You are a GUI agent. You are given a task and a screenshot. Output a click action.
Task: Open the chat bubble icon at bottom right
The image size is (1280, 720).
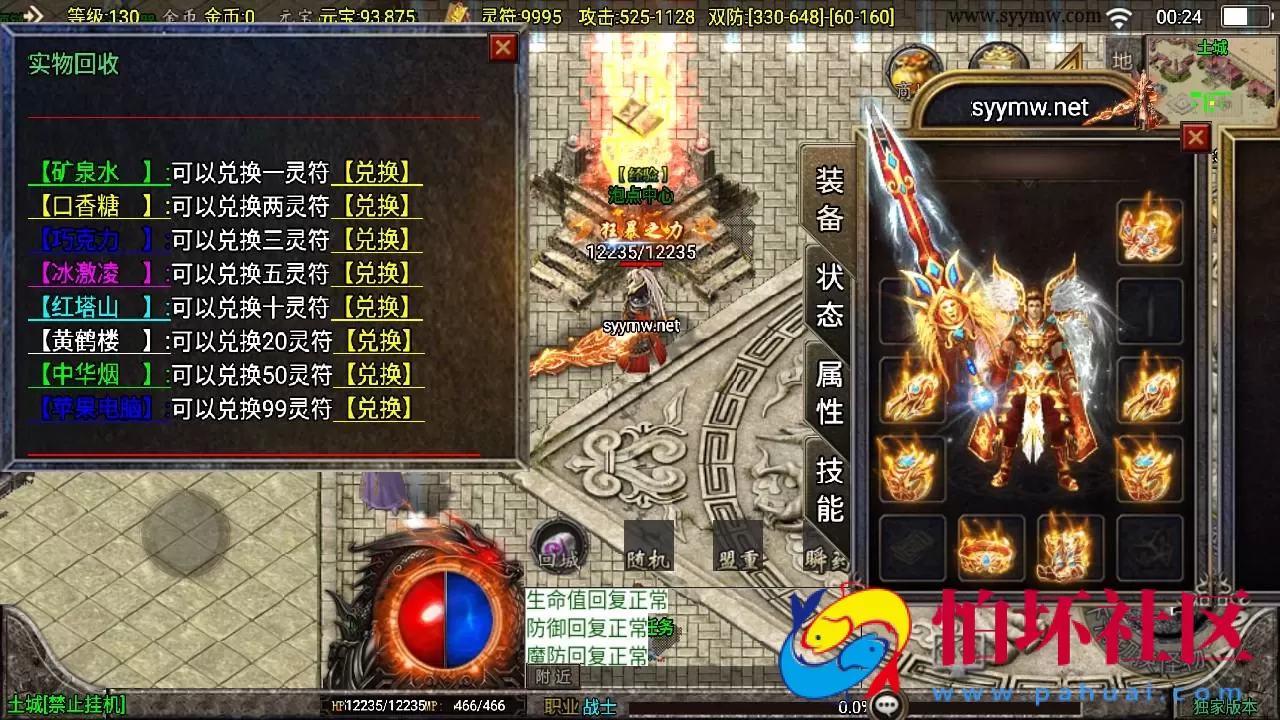[887, 705]
